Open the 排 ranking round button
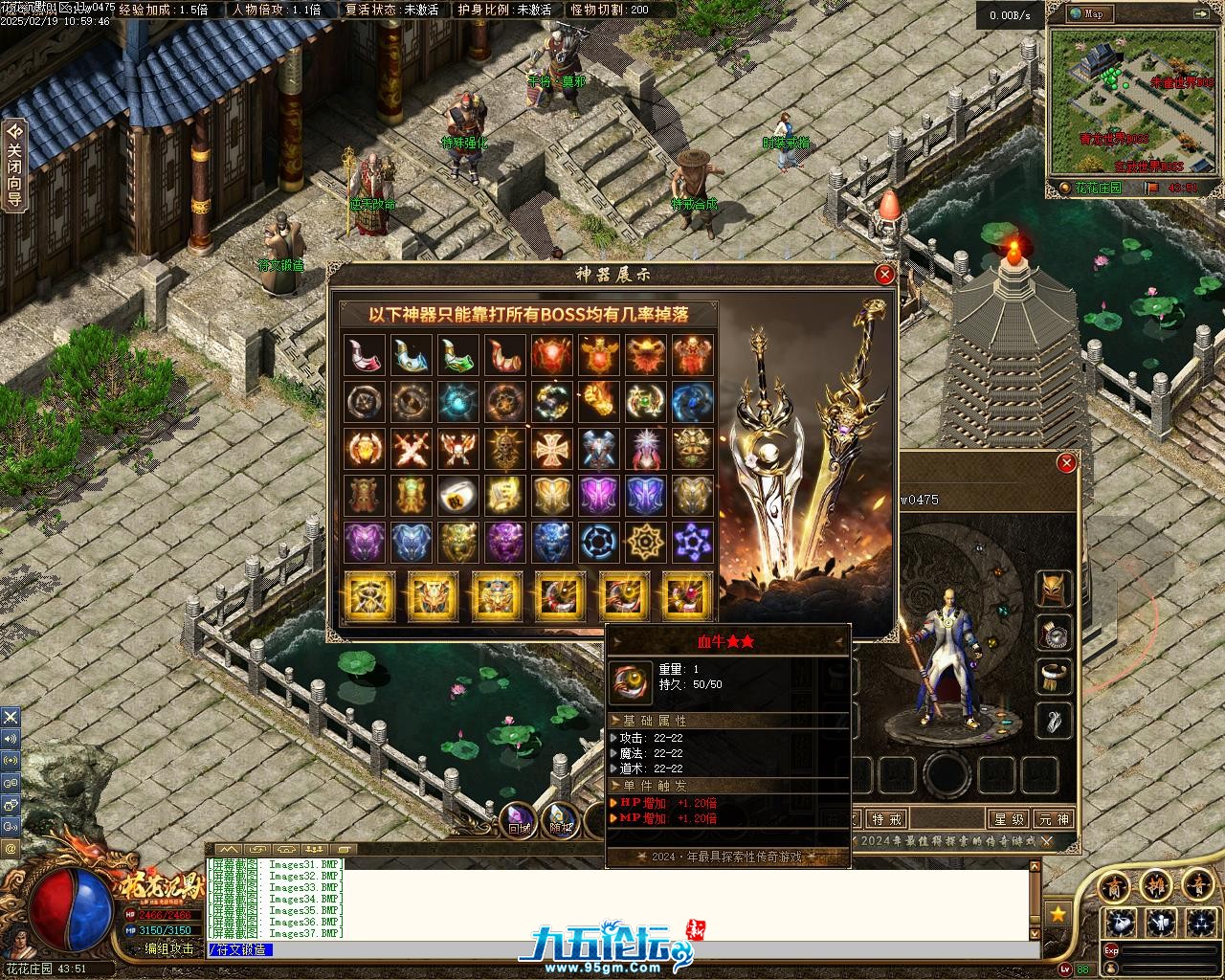The width and height of the screenshot is (1225, 980). [x=1157, y=885]
